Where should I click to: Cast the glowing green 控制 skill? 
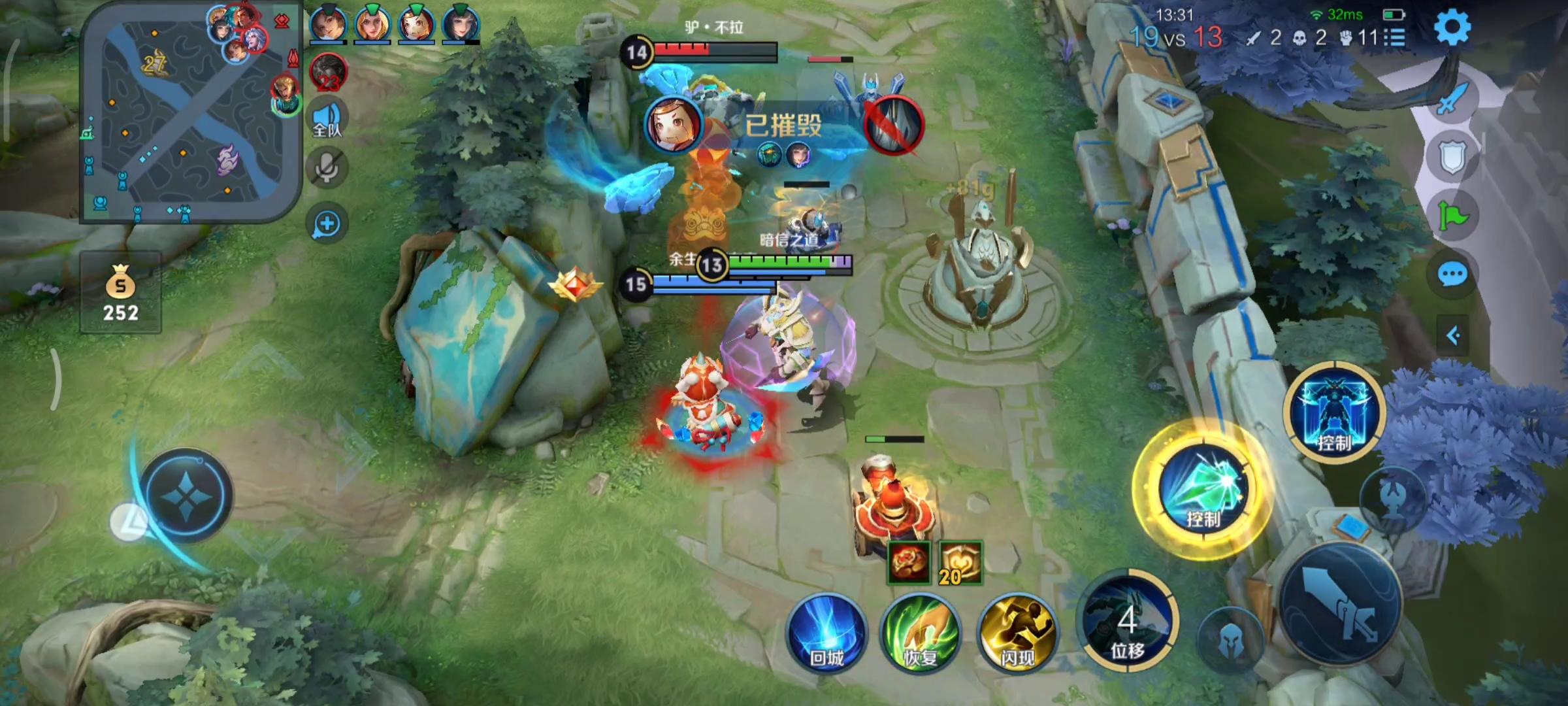click(x=1203, y=490)
